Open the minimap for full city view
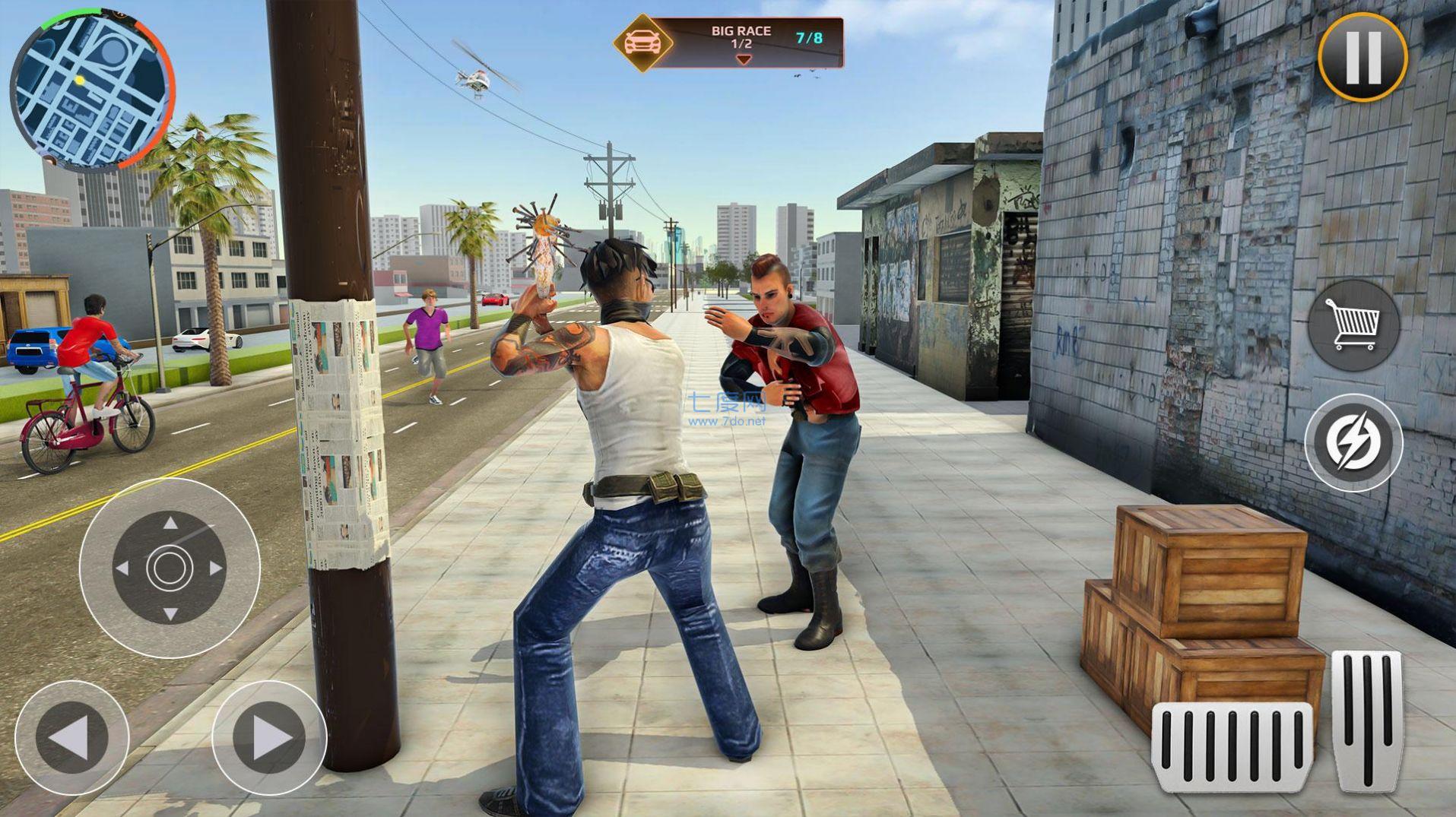Screen dimensions: 1456x817 click(x=91, y=84)
